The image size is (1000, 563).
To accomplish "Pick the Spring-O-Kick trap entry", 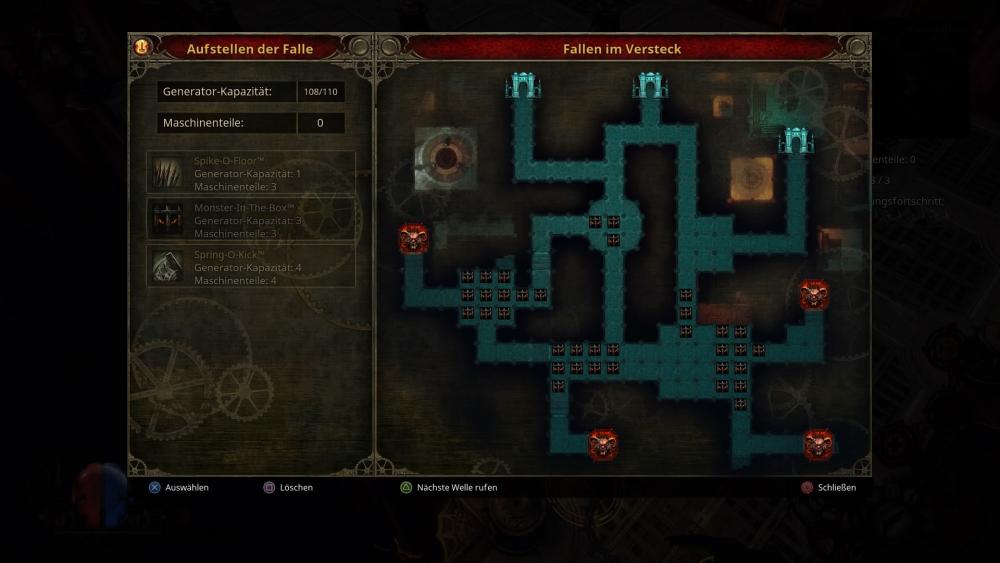I will coord(251,267).
